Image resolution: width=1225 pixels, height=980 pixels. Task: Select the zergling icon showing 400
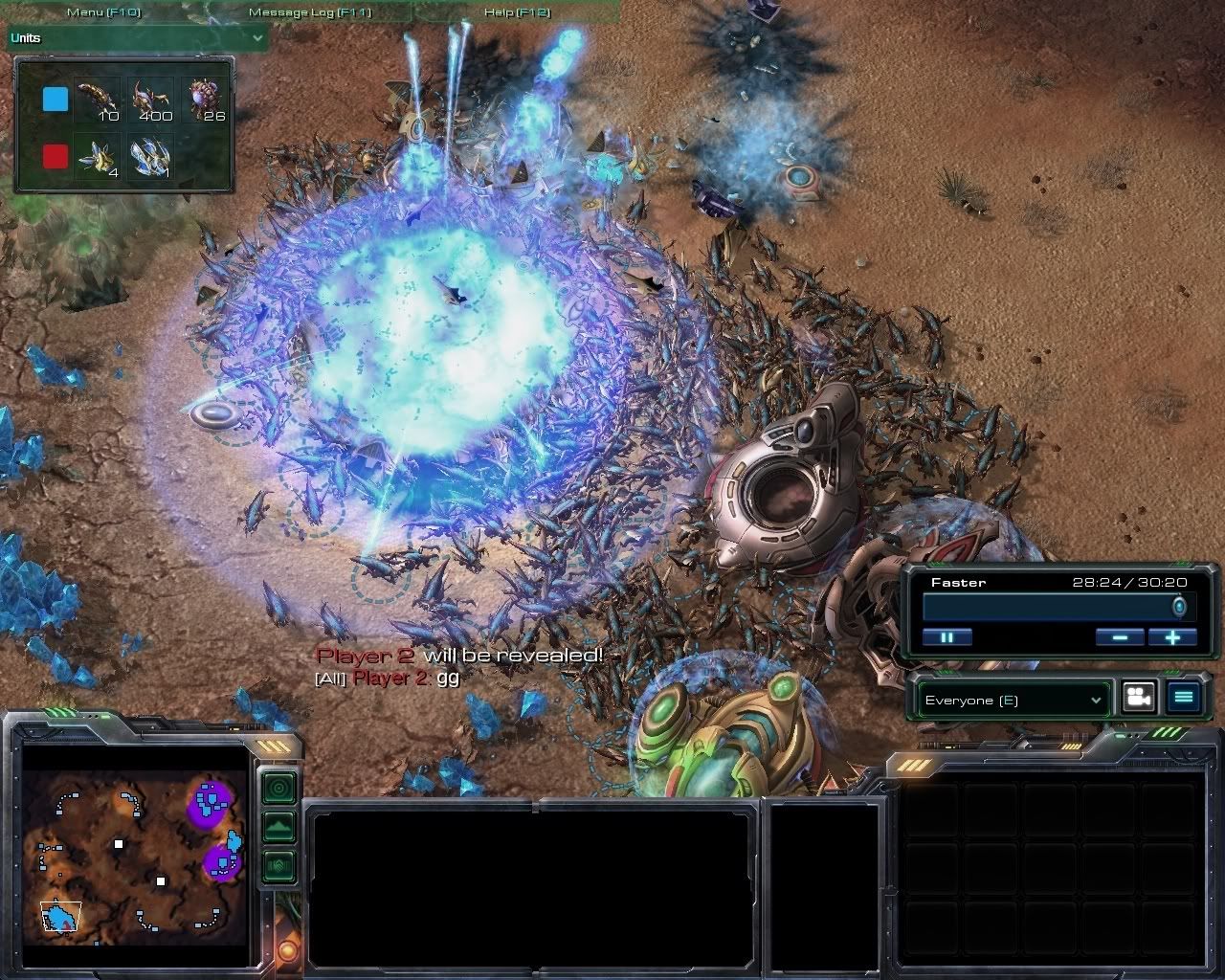click(151, 100)
